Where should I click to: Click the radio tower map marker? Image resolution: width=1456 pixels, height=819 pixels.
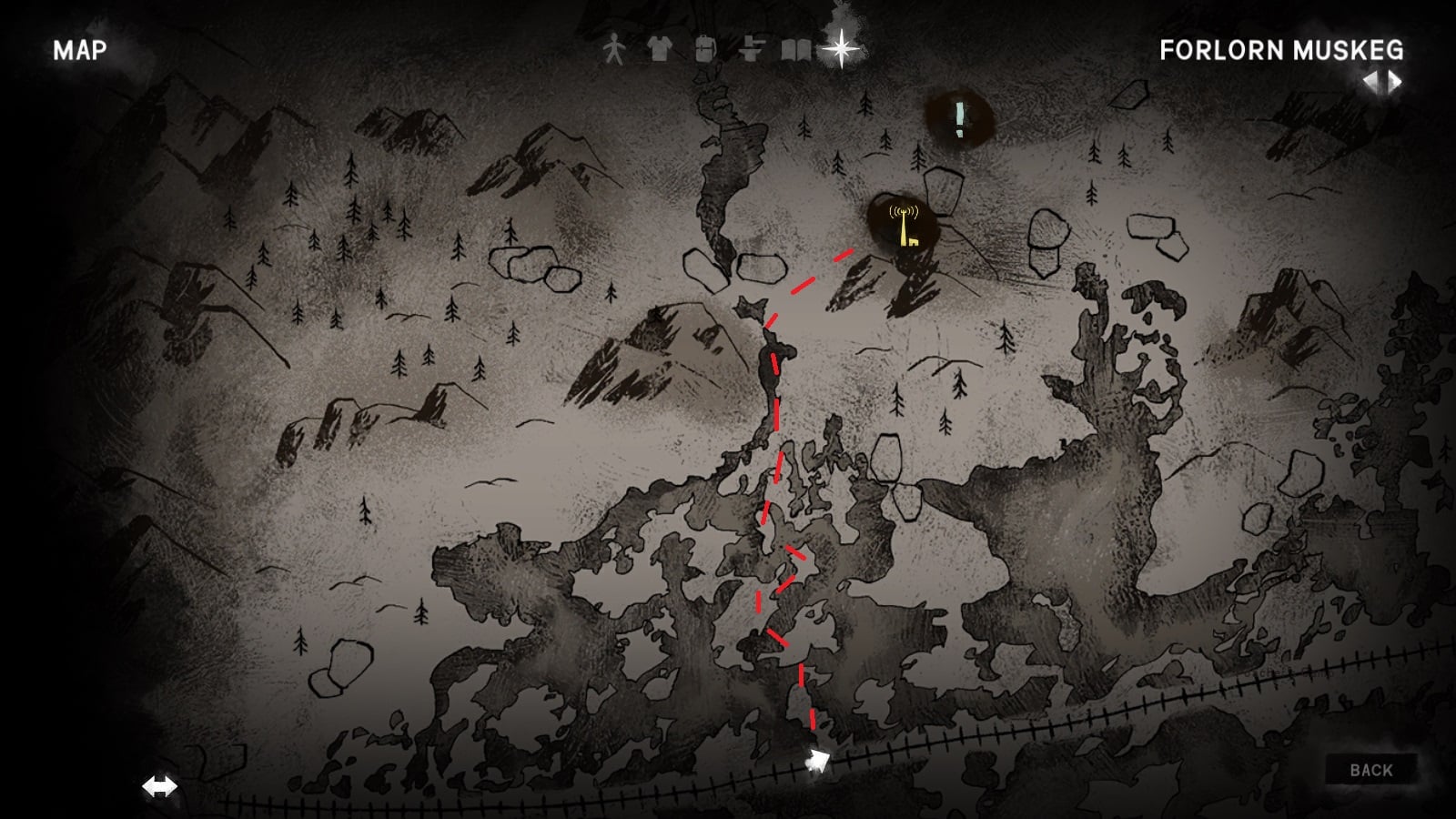[904, 226]
